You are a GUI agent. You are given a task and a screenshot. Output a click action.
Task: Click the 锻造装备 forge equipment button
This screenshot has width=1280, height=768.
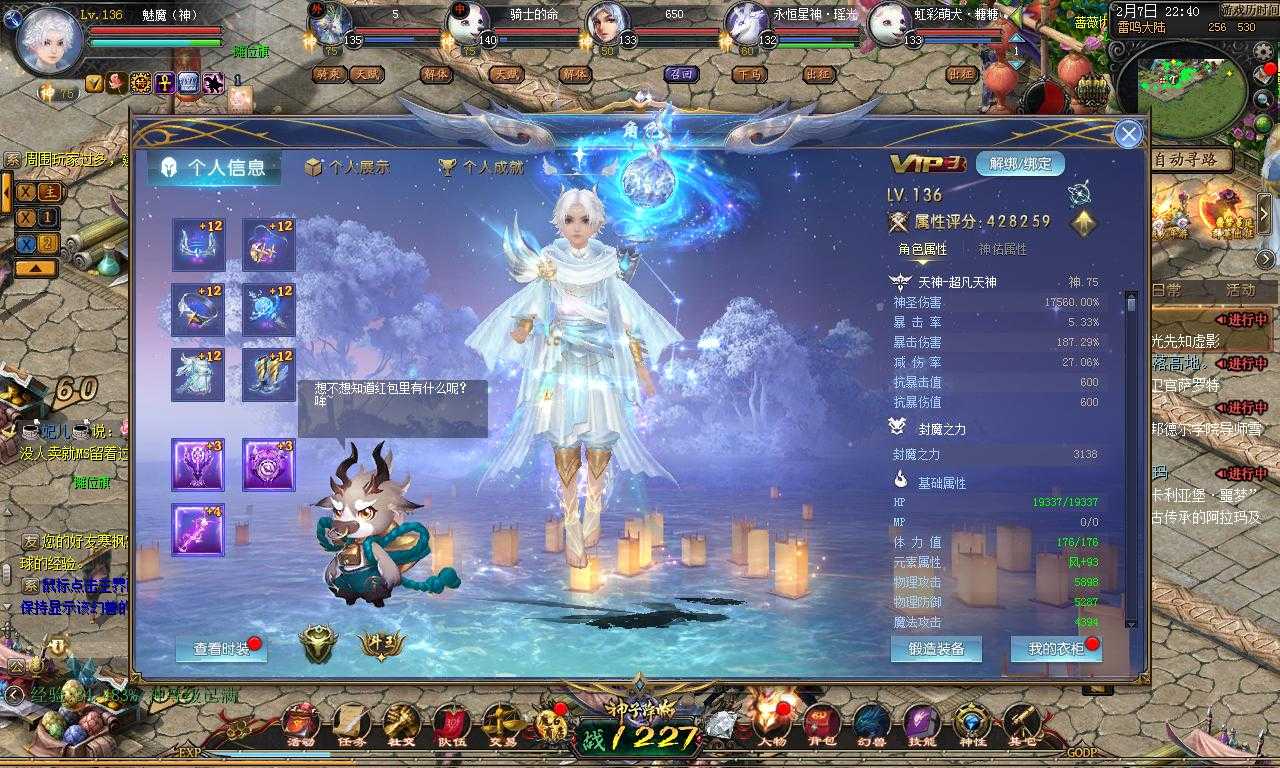[x=935, y=650]
